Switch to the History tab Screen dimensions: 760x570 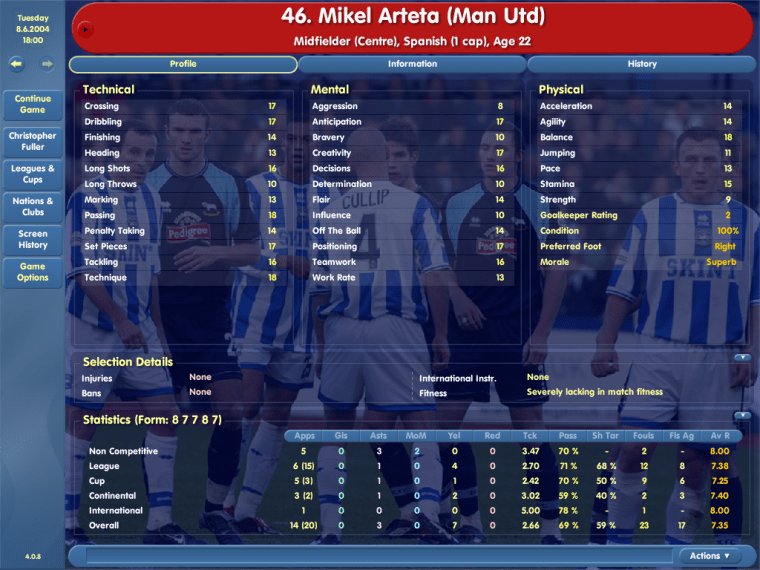642,64
